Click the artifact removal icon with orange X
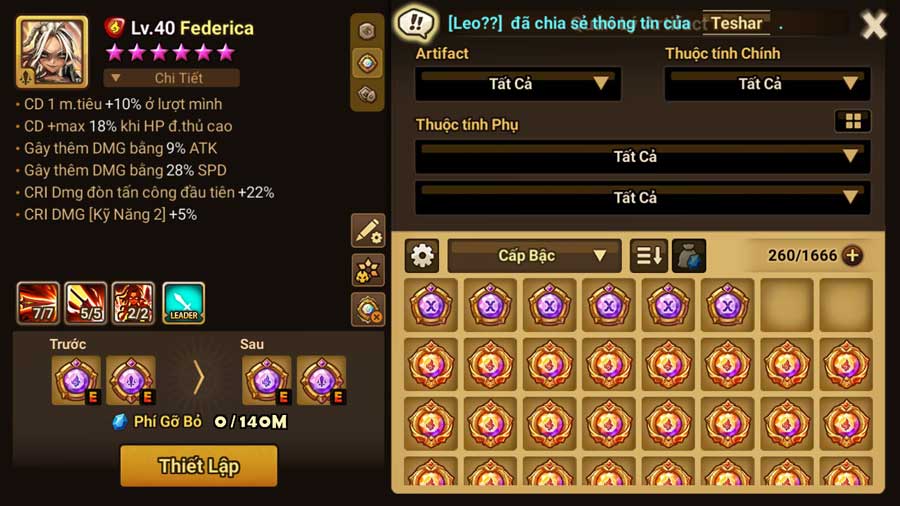900x506 pixels. click(368, 309)
